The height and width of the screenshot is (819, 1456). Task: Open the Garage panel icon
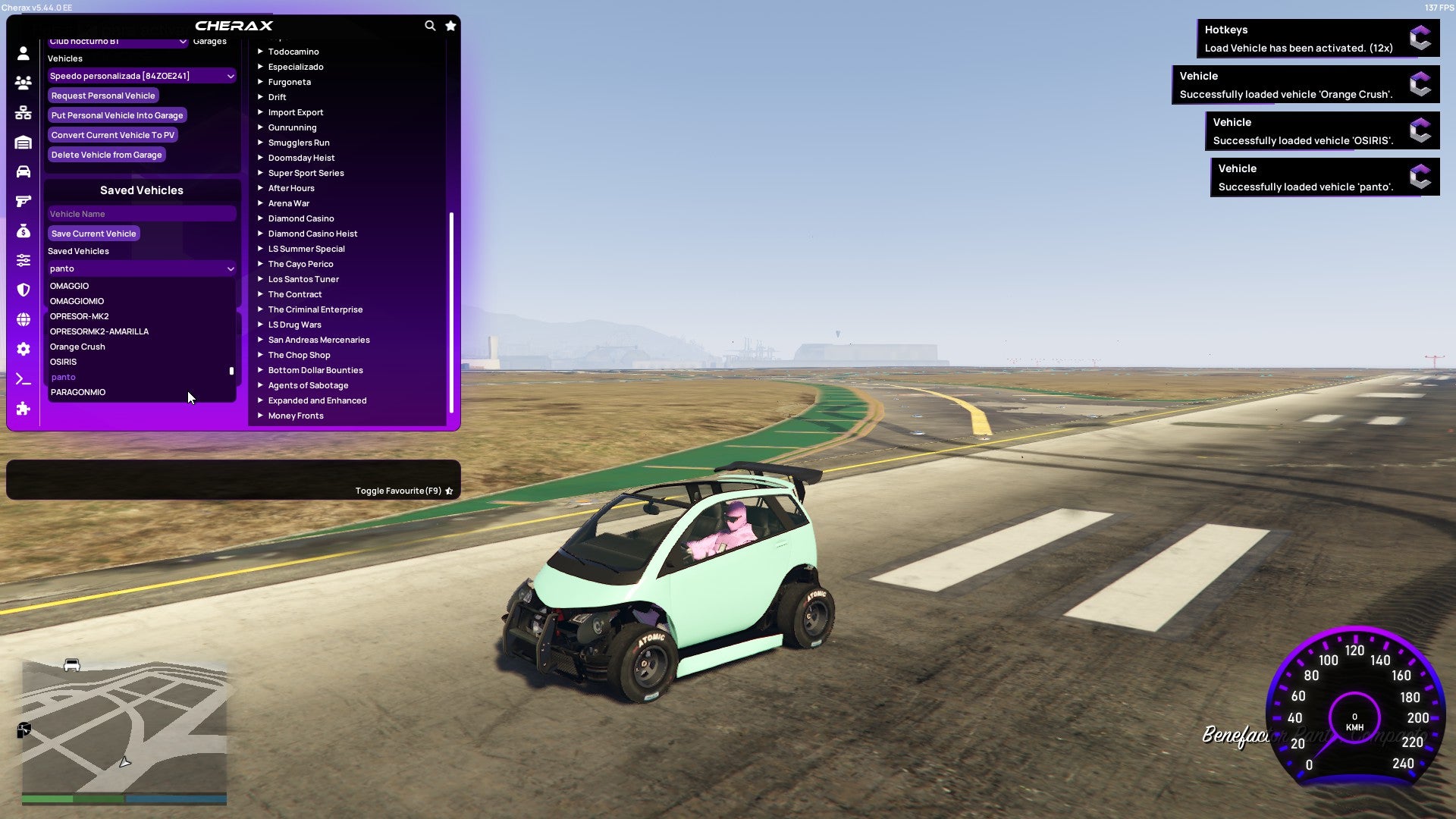coord(23,142)
